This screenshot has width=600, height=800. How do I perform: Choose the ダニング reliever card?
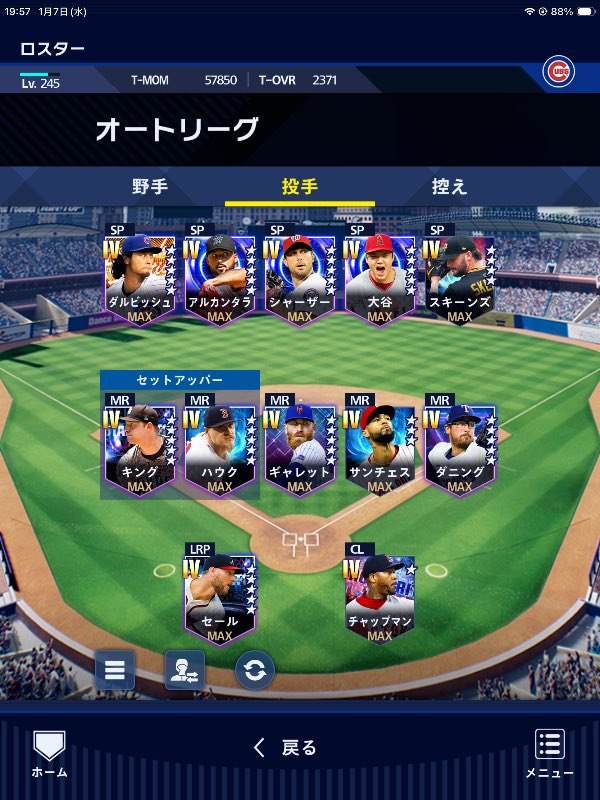click(460, 448)
